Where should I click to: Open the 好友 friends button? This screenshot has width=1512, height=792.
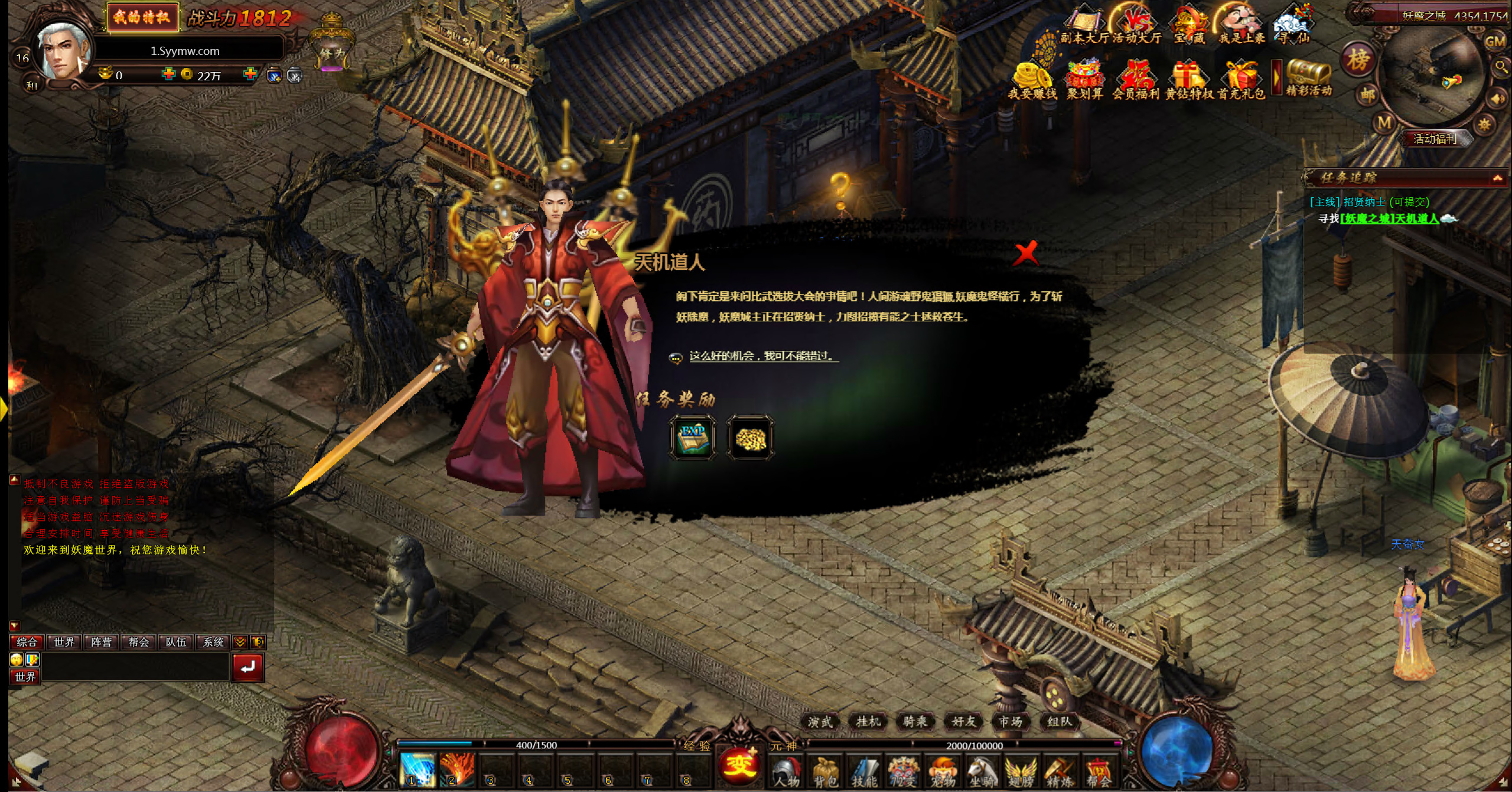[x=964, y=721]
